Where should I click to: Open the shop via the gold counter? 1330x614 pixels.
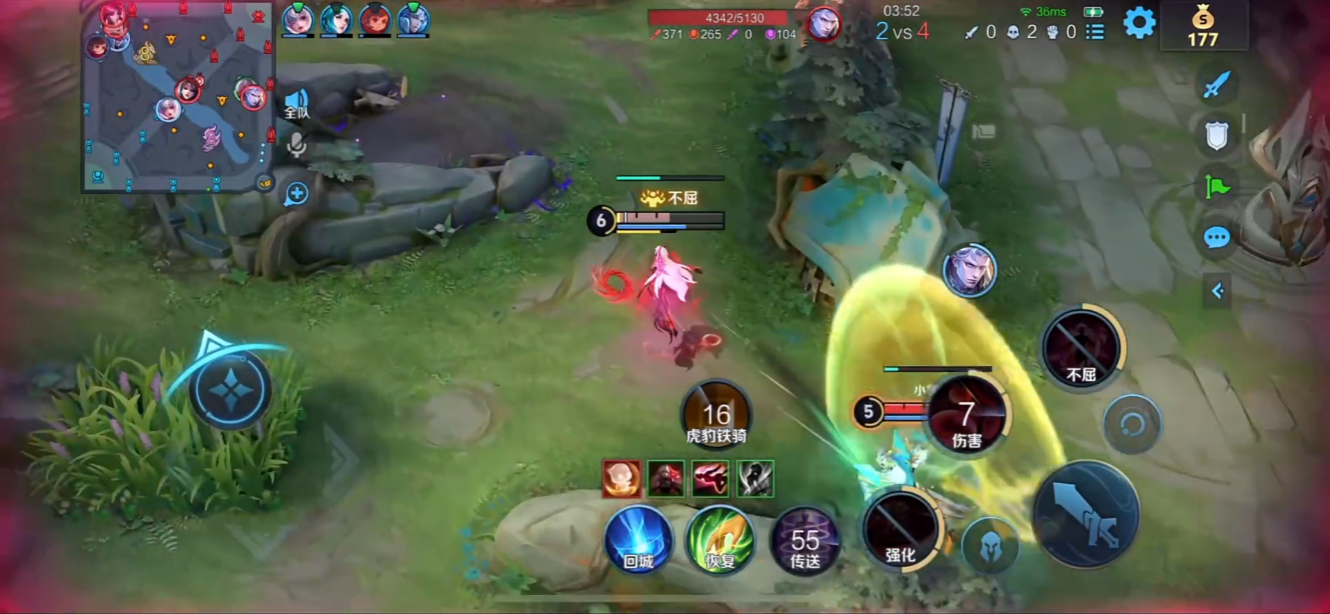click(x=1202, y=26)
